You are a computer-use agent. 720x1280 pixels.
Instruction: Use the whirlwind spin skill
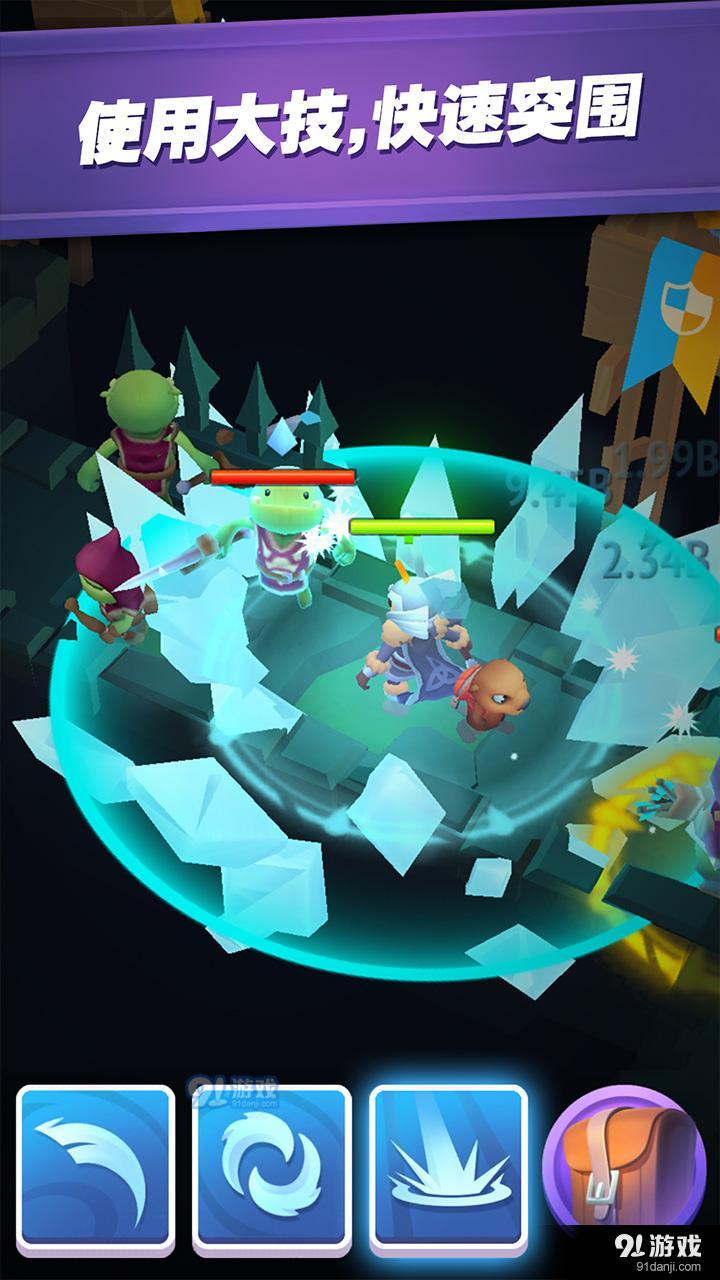[272, 1167]
